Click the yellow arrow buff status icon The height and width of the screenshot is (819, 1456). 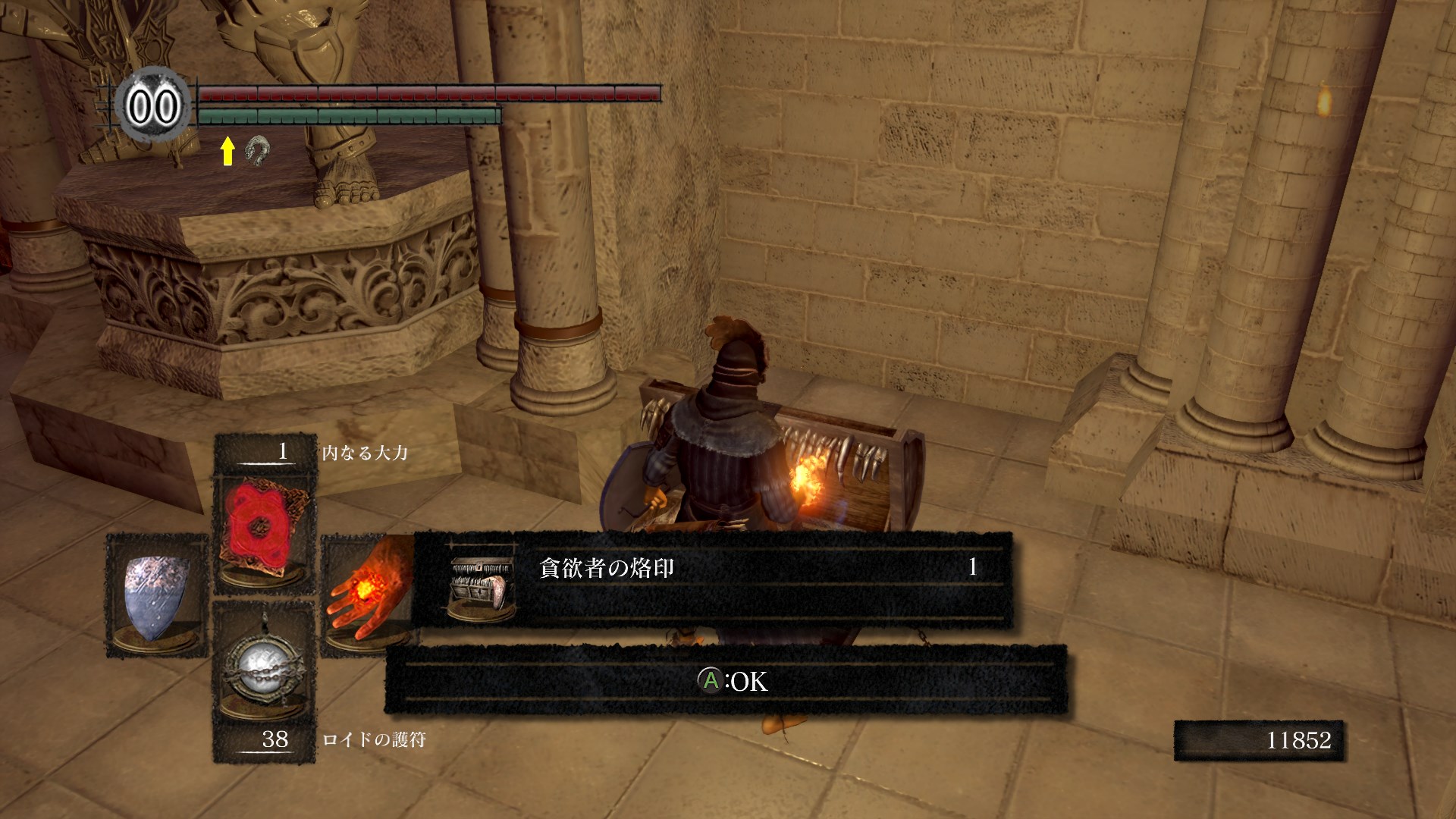pos(227,152)
